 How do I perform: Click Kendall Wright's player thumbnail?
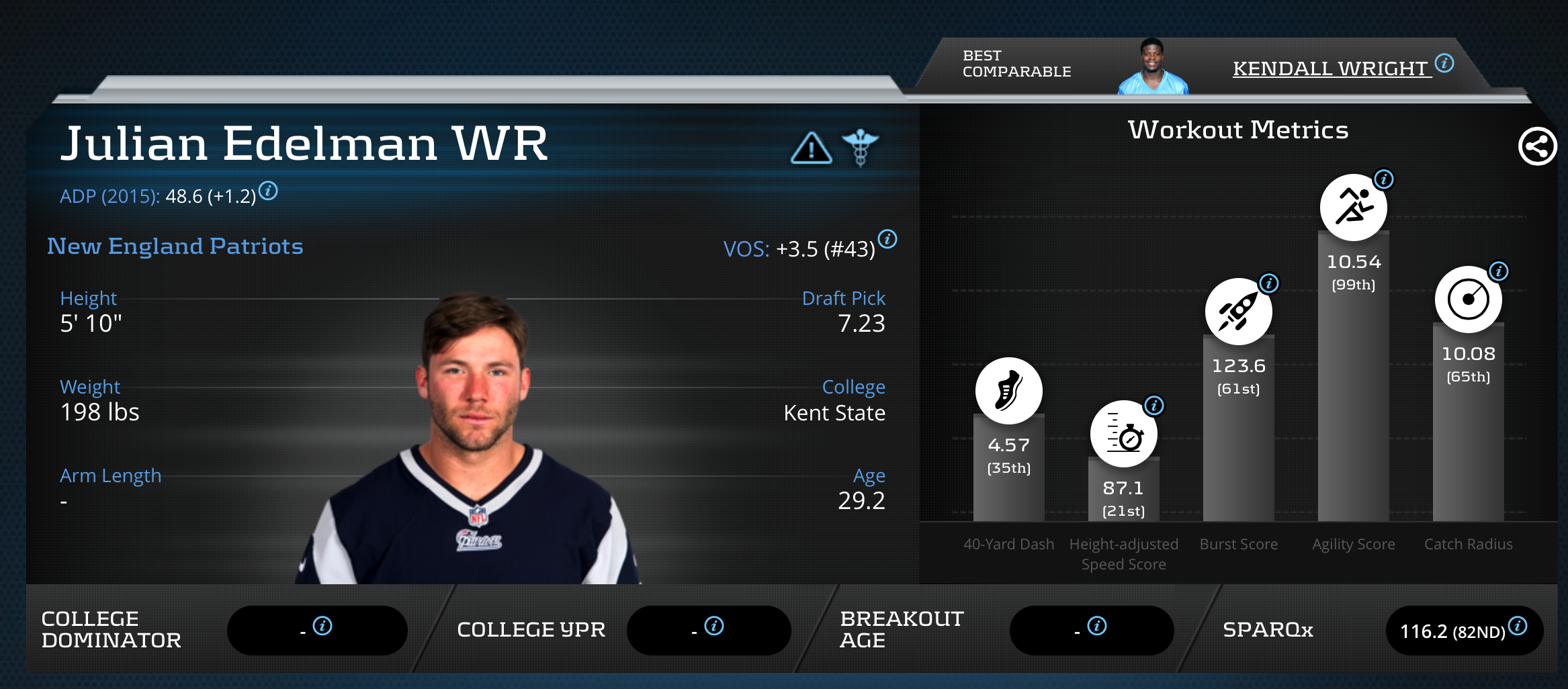(1152, 67)
